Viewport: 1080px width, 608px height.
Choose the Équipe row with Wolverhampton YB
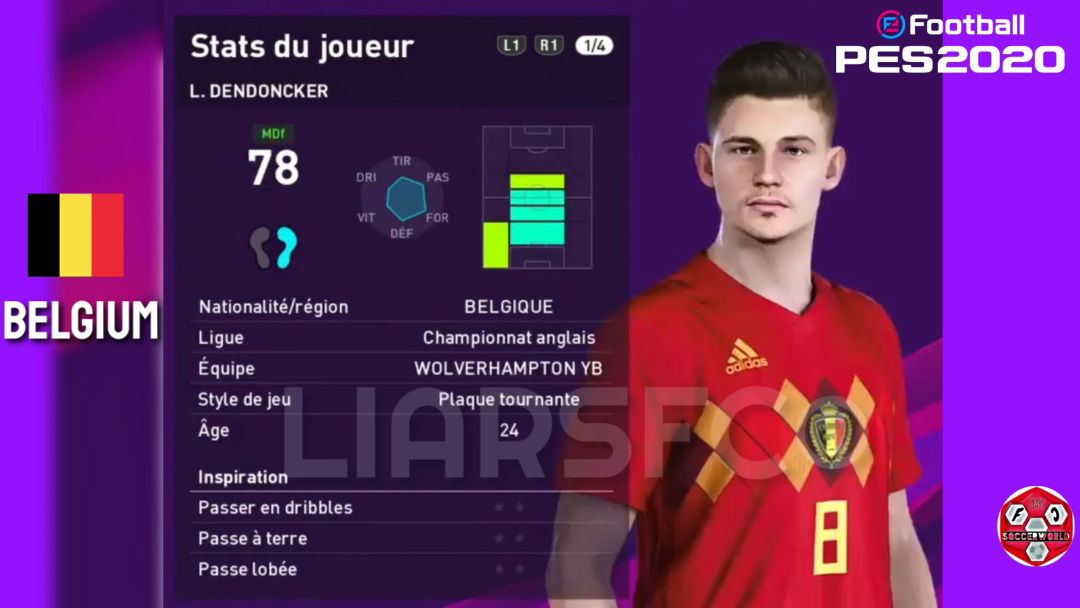coord(400,368)
